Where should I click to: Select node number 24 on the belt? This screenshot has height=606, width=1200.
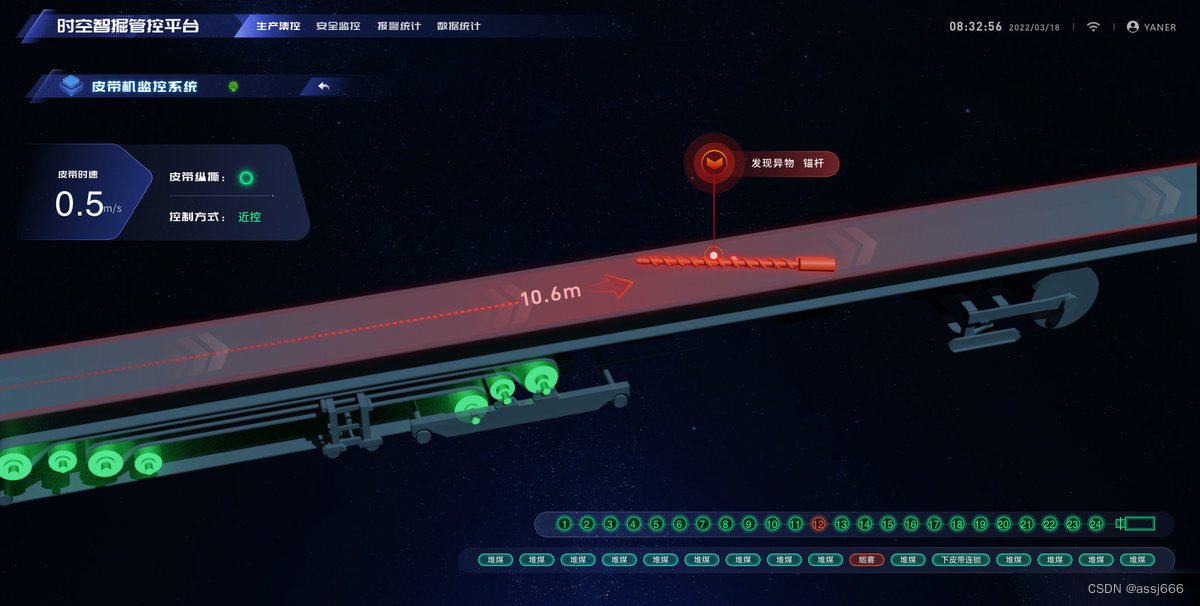[1096, 524]
